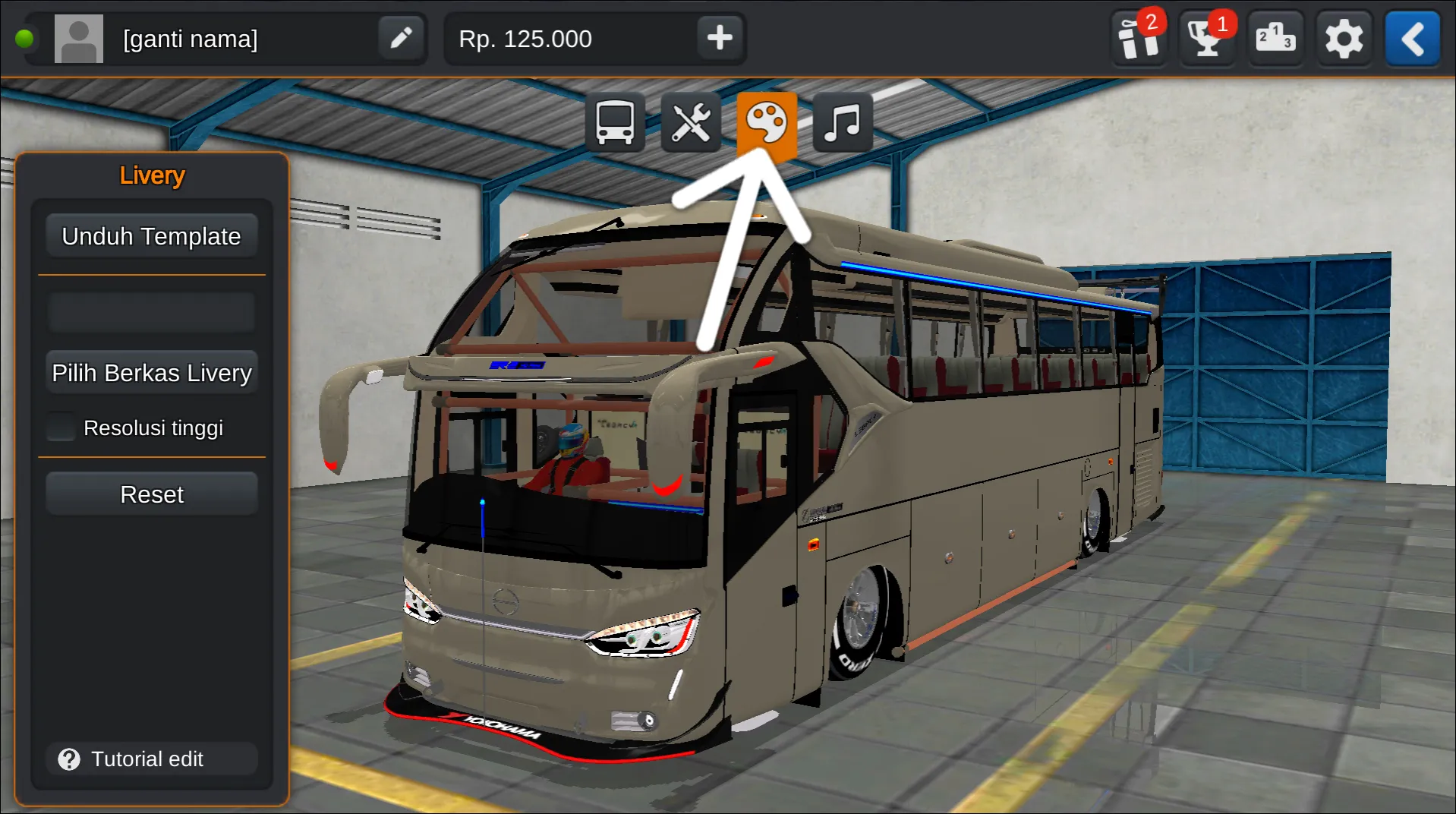The height and width of the screenshot is (814, 1456).
Task: Click the plus button to add money
Action: pyautogui.click(x=718, y=38)
